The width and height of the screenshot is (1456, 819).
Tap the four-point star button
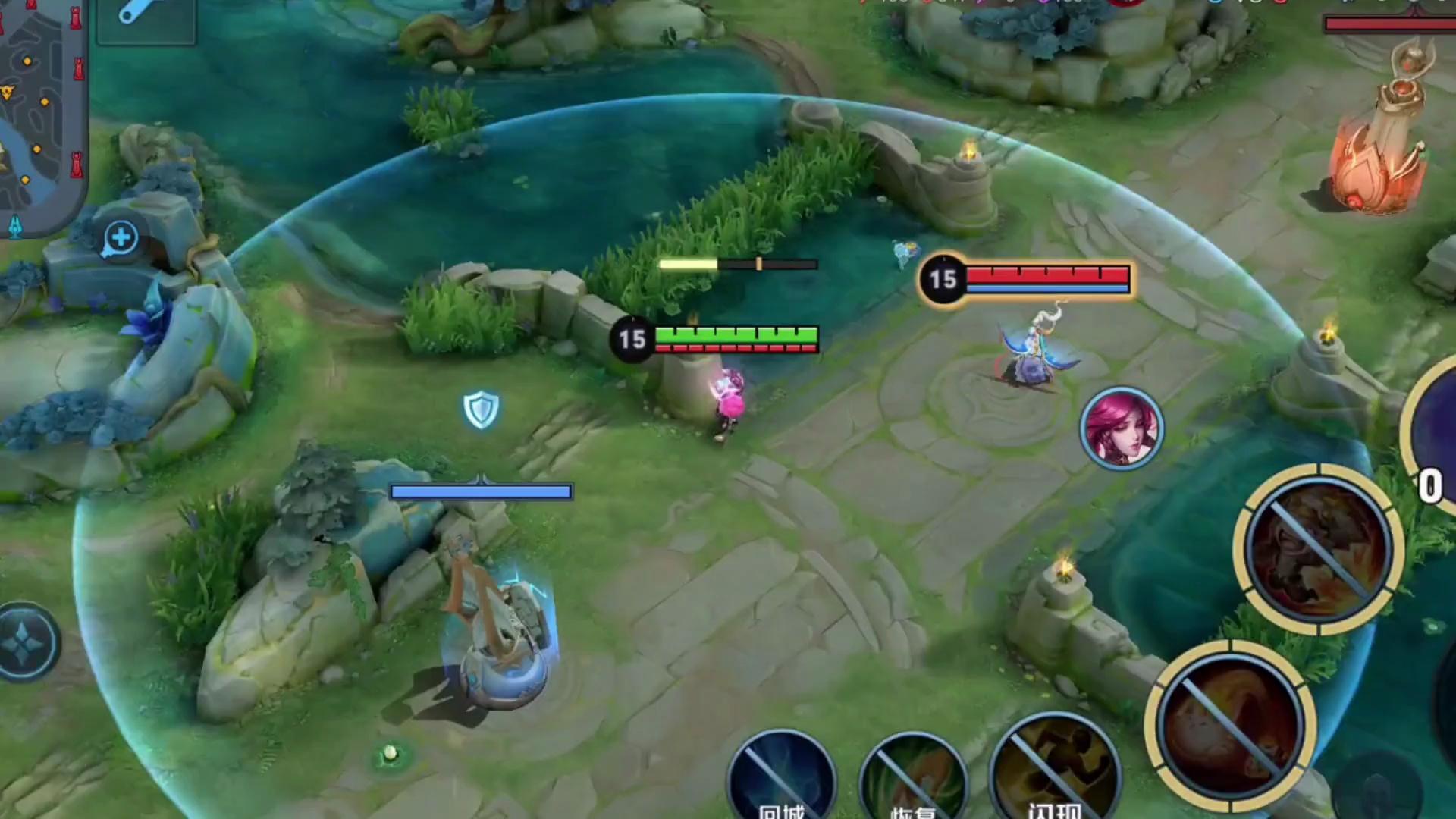click(x=27, y=642)
